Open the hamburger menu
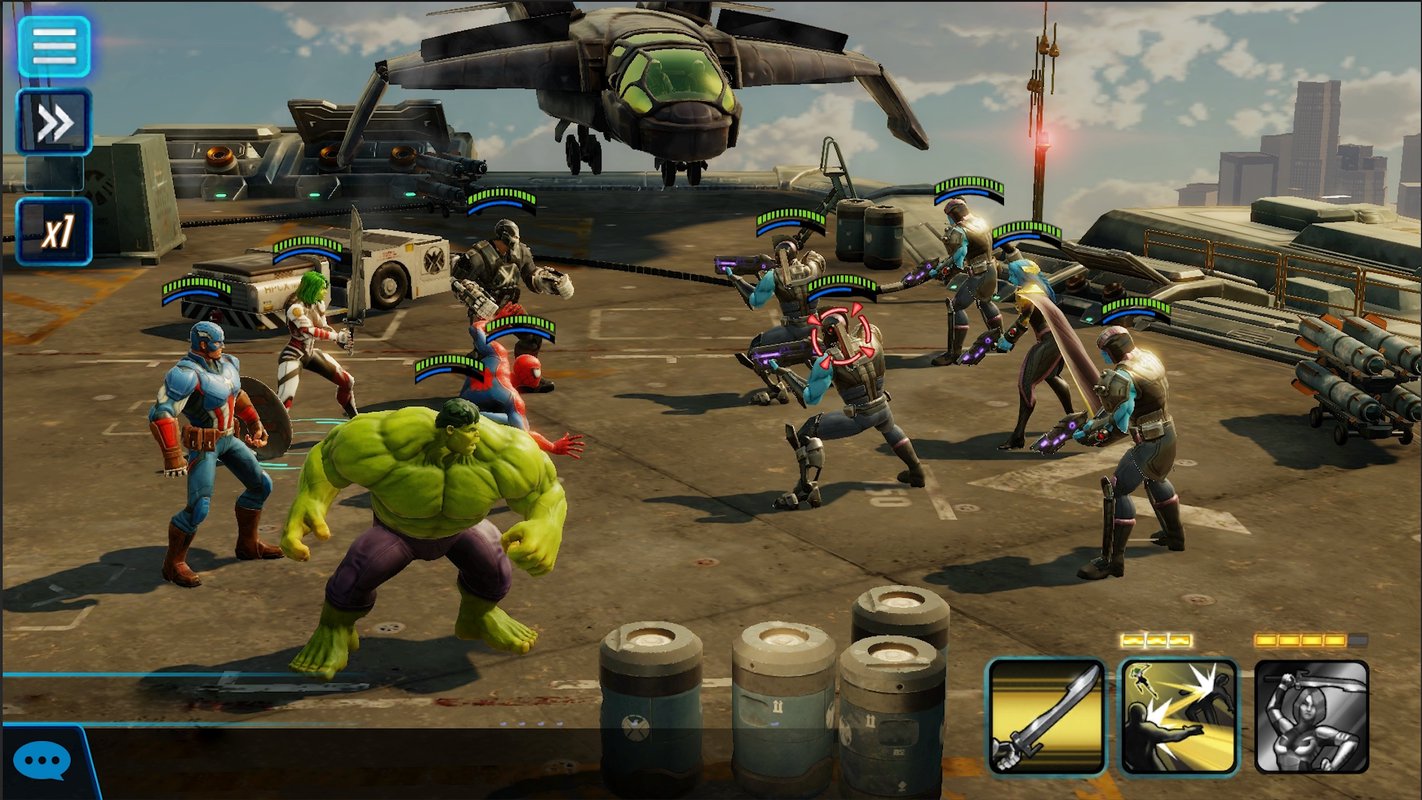 (54, 45)
